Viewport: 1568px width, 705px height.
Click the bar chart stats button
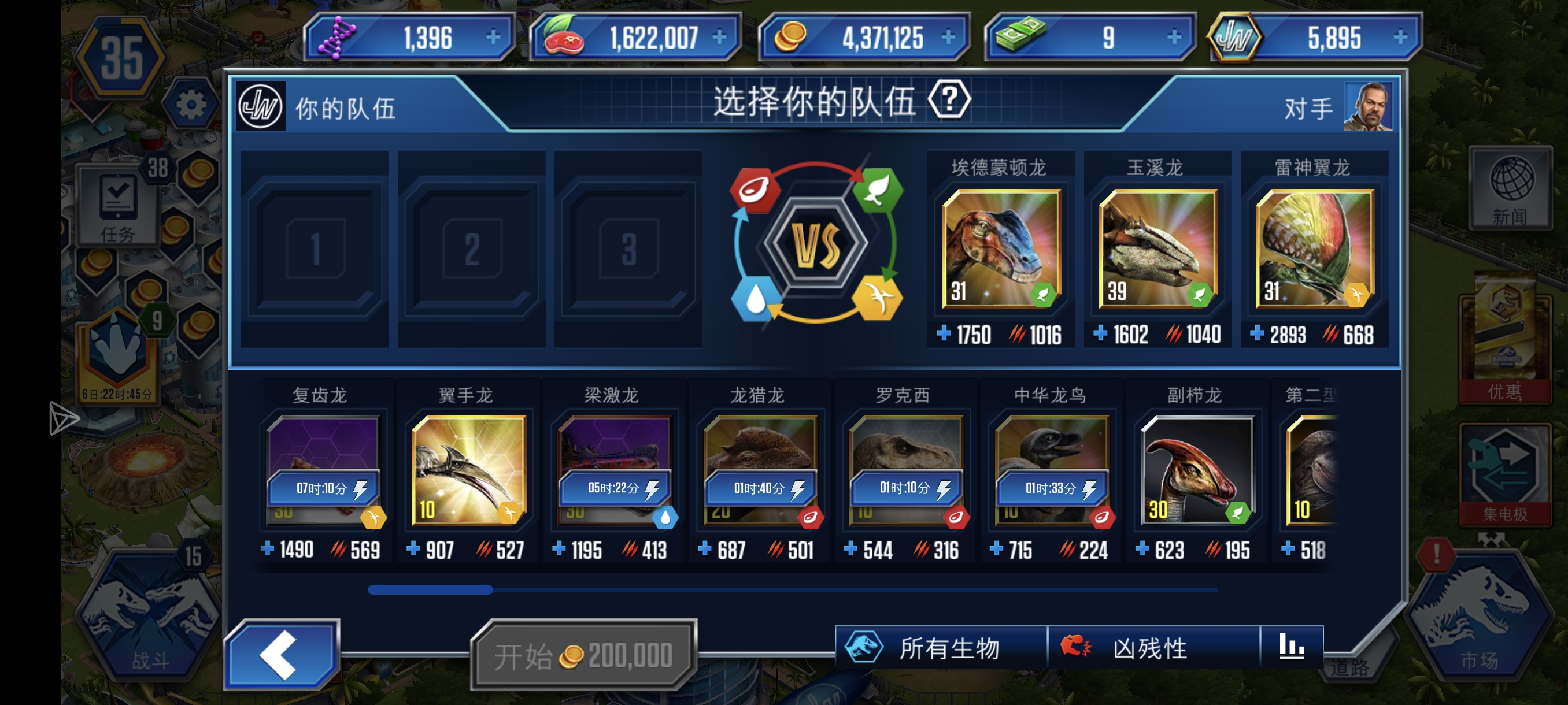1291,647
